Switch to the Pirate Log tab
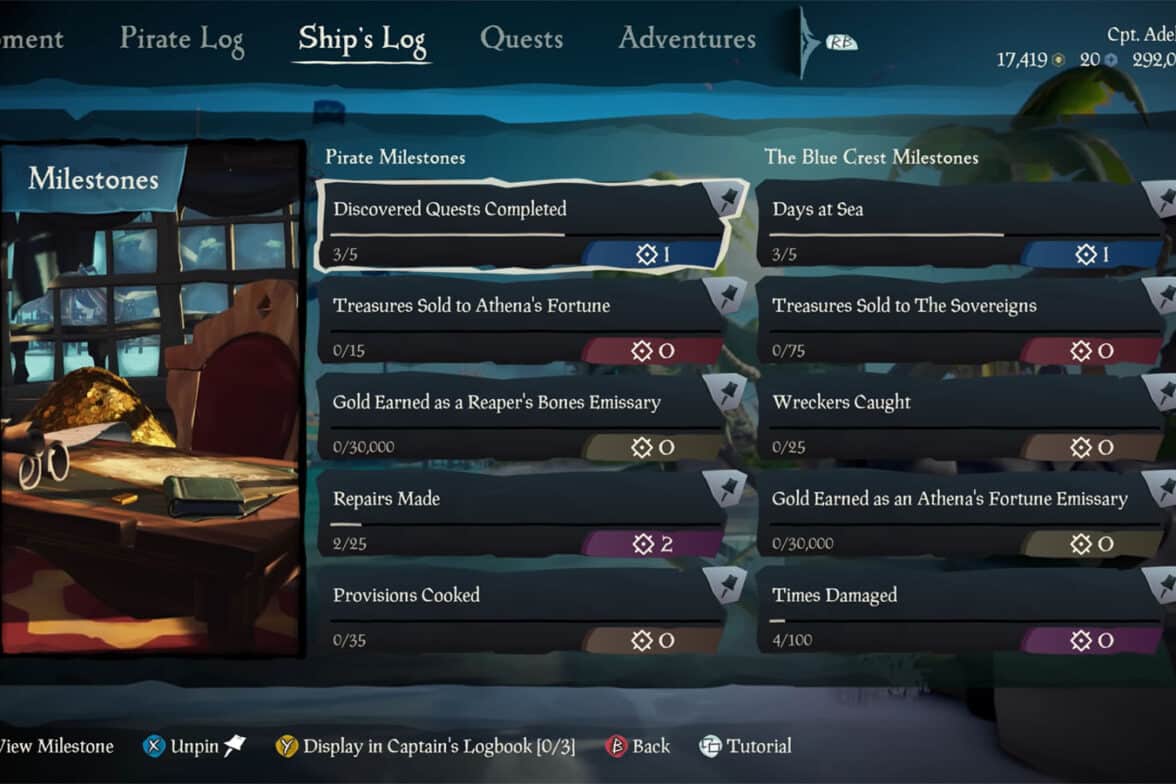The image size is (1176, 784). tap(182, 39)
